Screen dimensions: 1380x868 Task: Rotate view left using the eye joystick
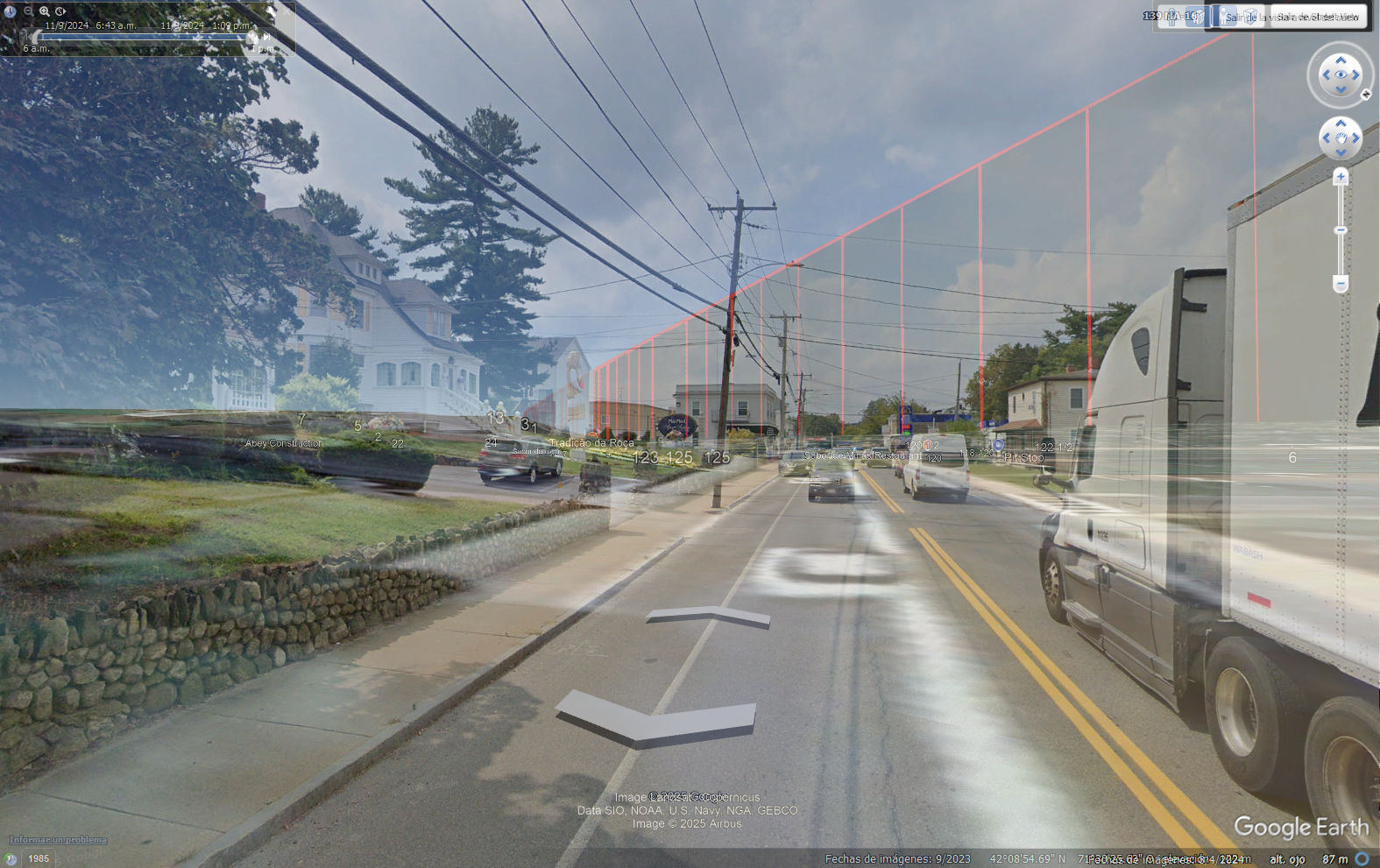1325,75
